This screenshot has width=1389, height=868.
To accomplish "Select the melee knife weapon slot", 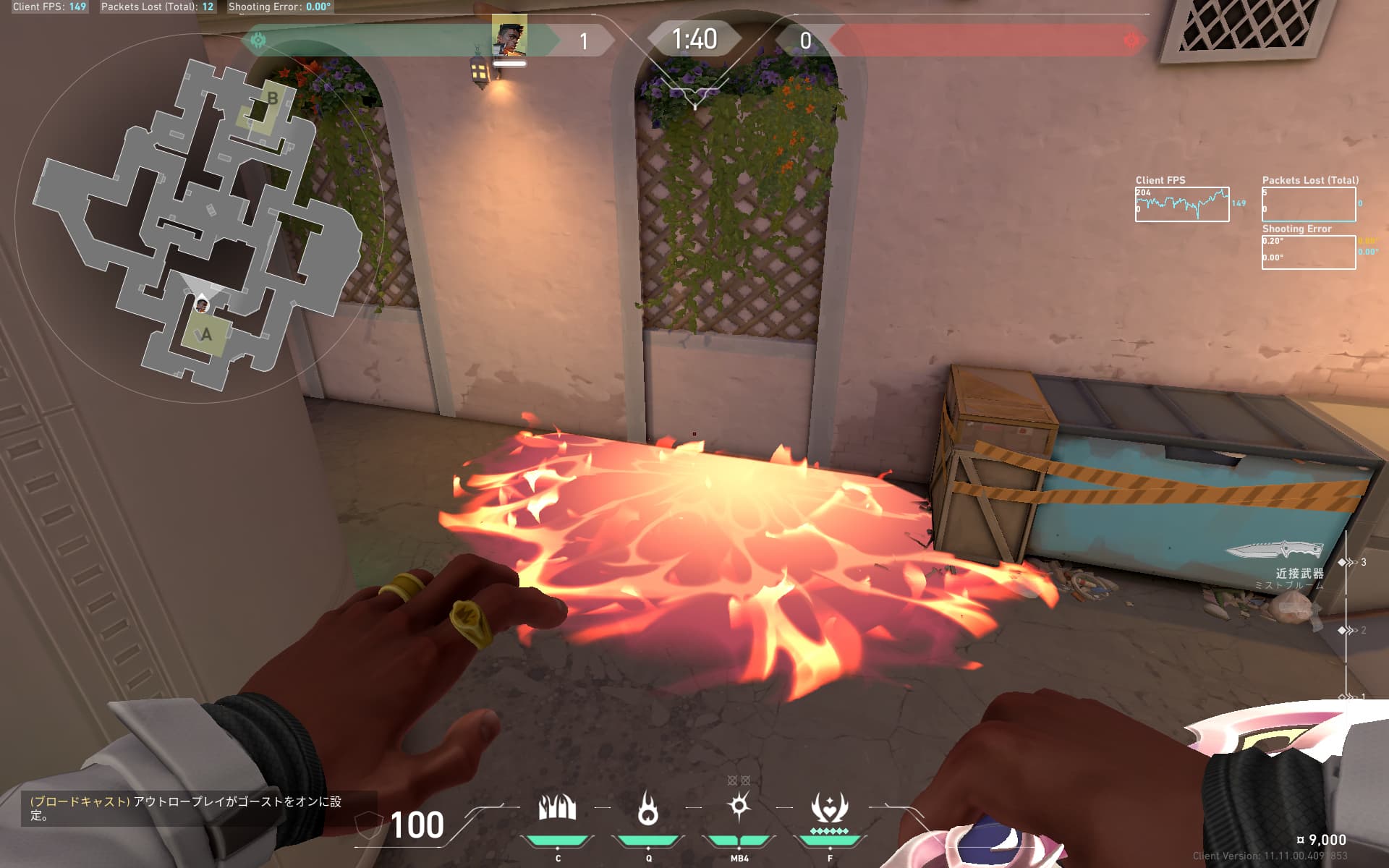I will point(1277,551).
